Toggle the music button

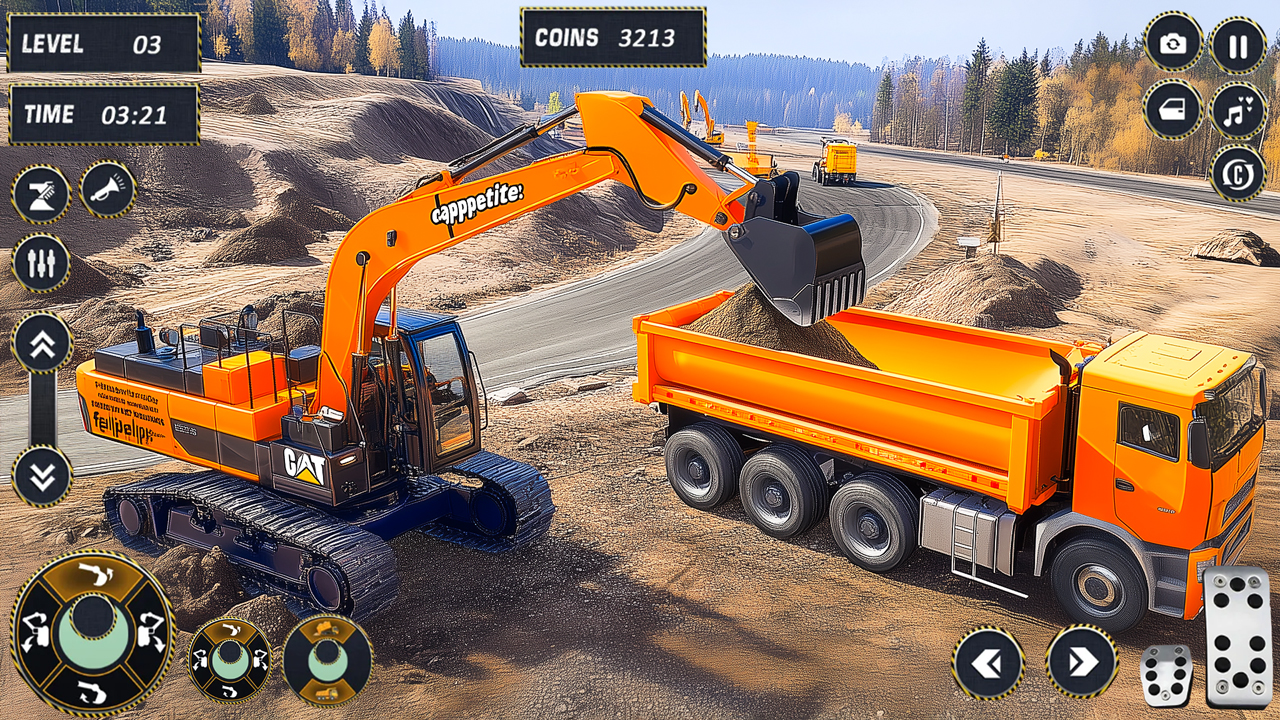click(1238, 110)
